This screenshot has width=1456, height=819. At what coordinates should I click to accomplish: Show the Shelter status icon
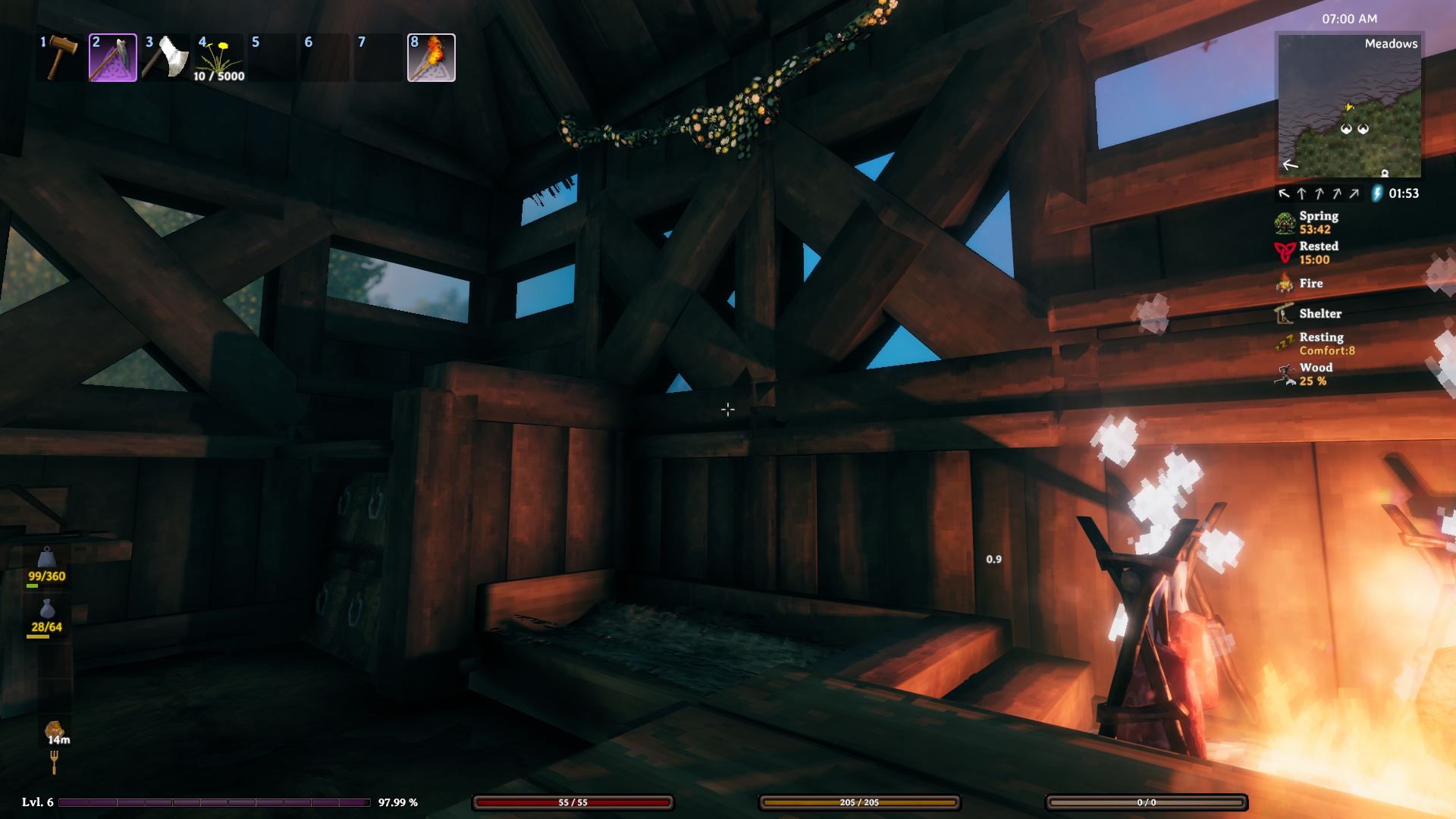tap(1285, 313)
